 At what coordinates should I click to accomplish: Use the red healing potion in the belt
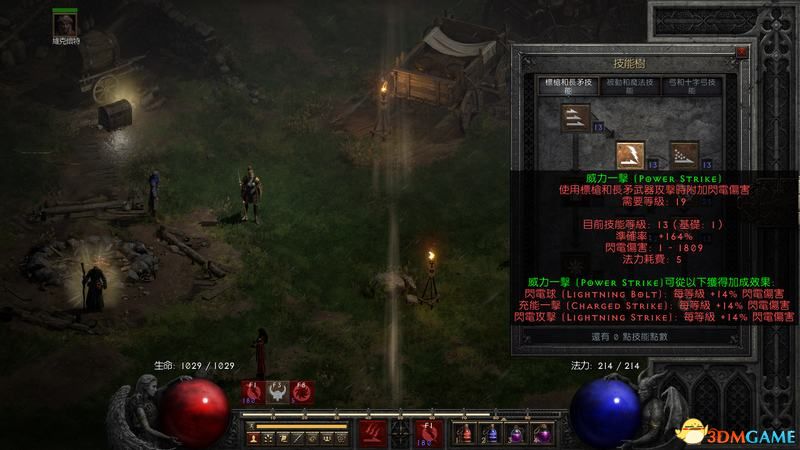[x=464, y=434]
